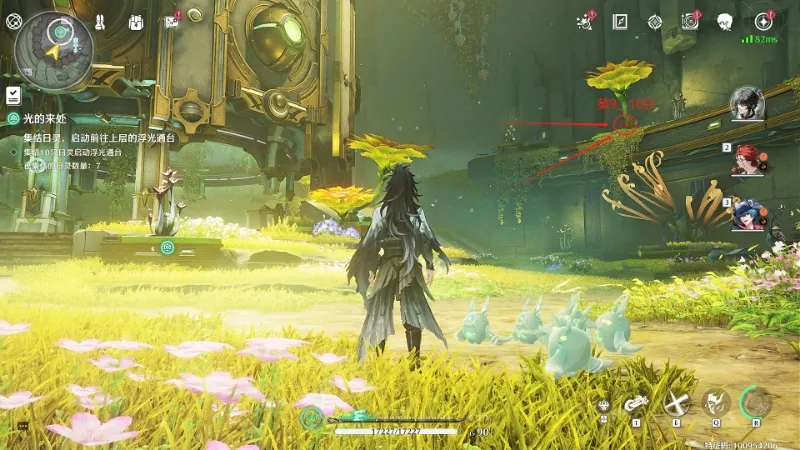Screen dimensions: 800x450
Task: Activate the resonance liberation ultimate icon
Action: [x=756, y=403]
